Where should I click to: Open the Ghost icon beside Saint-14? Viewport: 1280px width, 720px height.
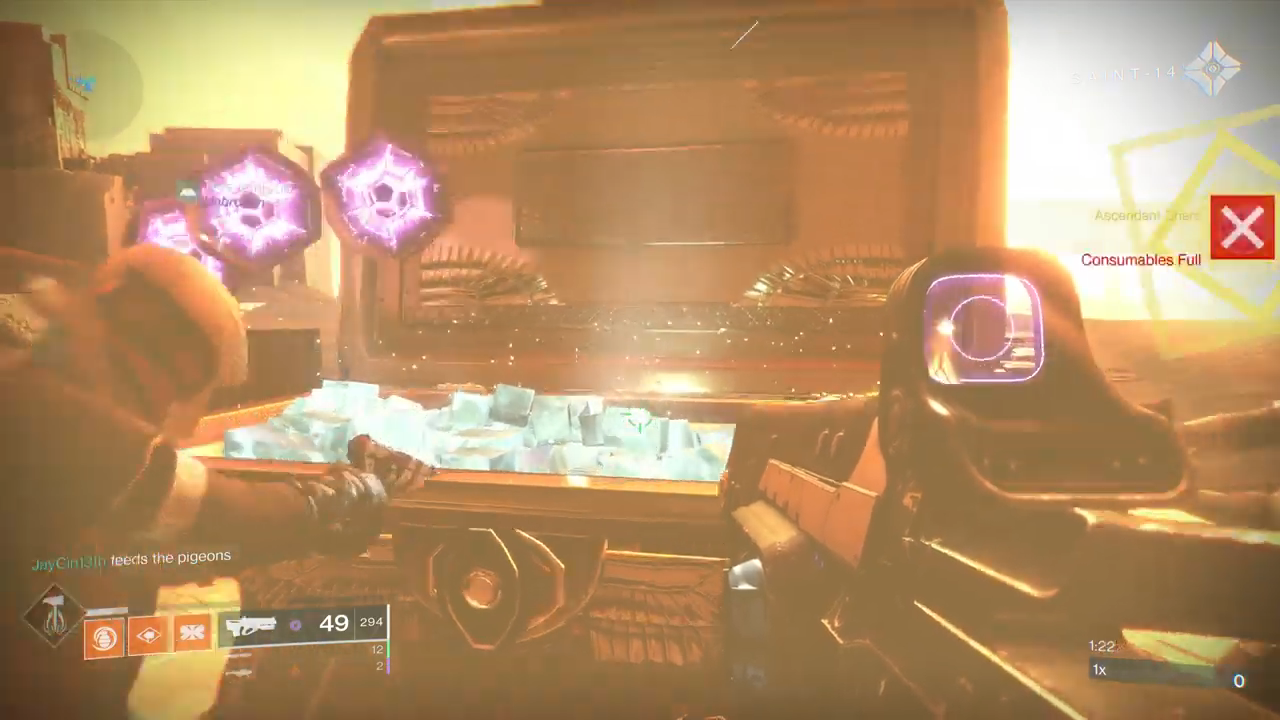[1213, 70]
